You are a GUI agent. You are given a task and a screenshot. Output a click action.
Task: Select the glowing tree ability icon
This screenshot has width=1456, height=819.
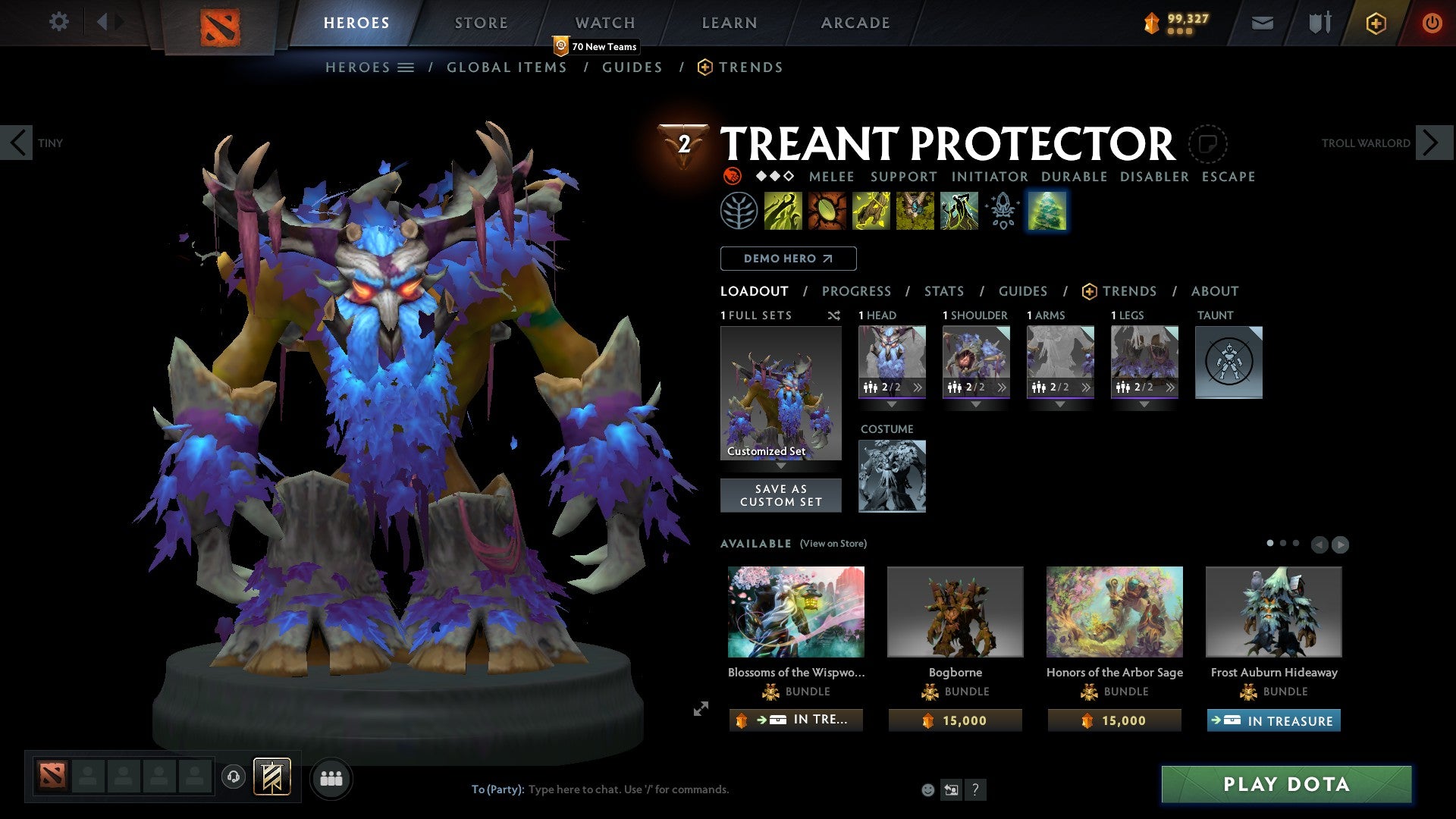[1047, 211]
